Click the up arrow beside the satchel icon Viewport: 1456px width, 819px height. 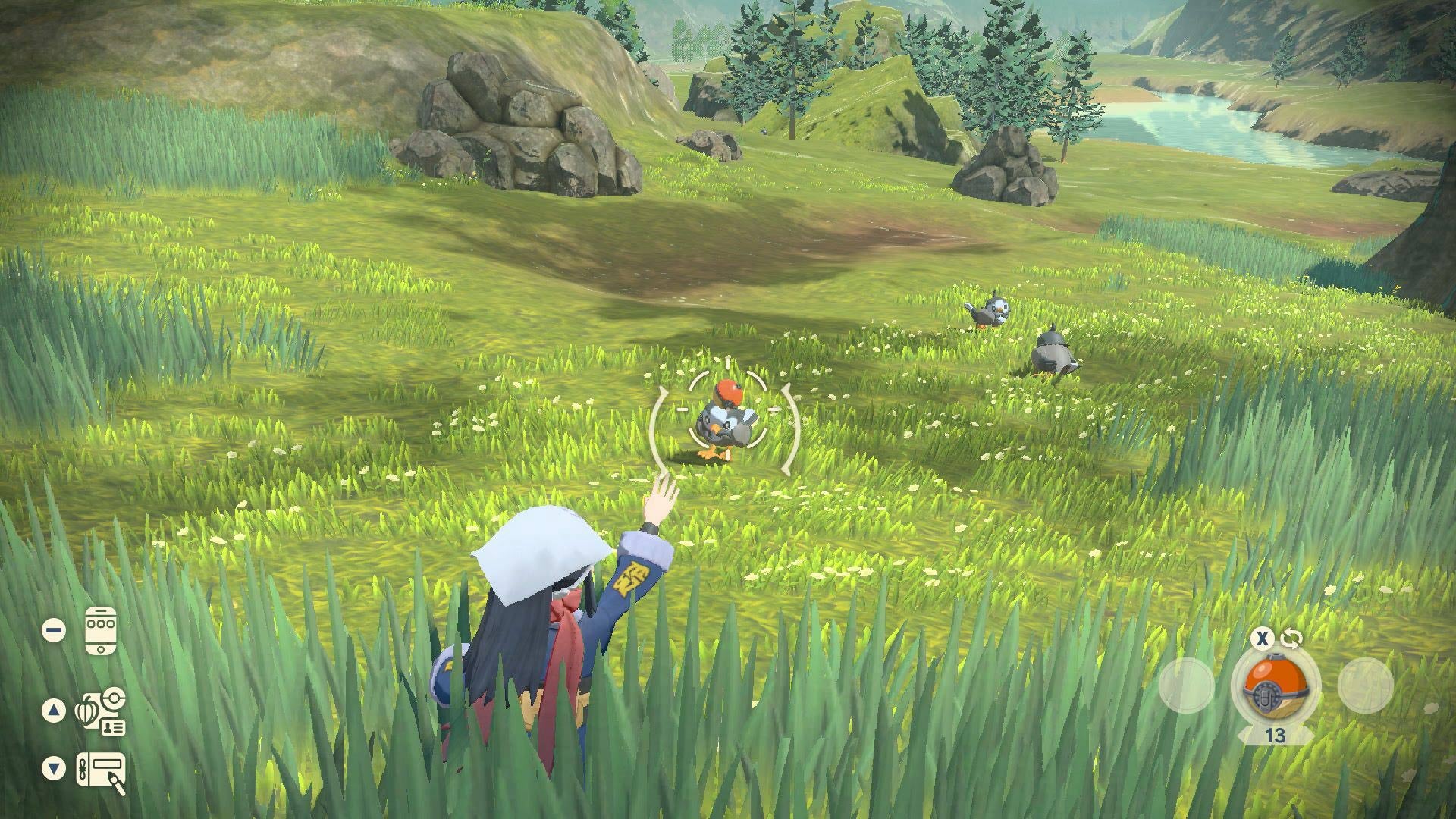pos(53,711)
